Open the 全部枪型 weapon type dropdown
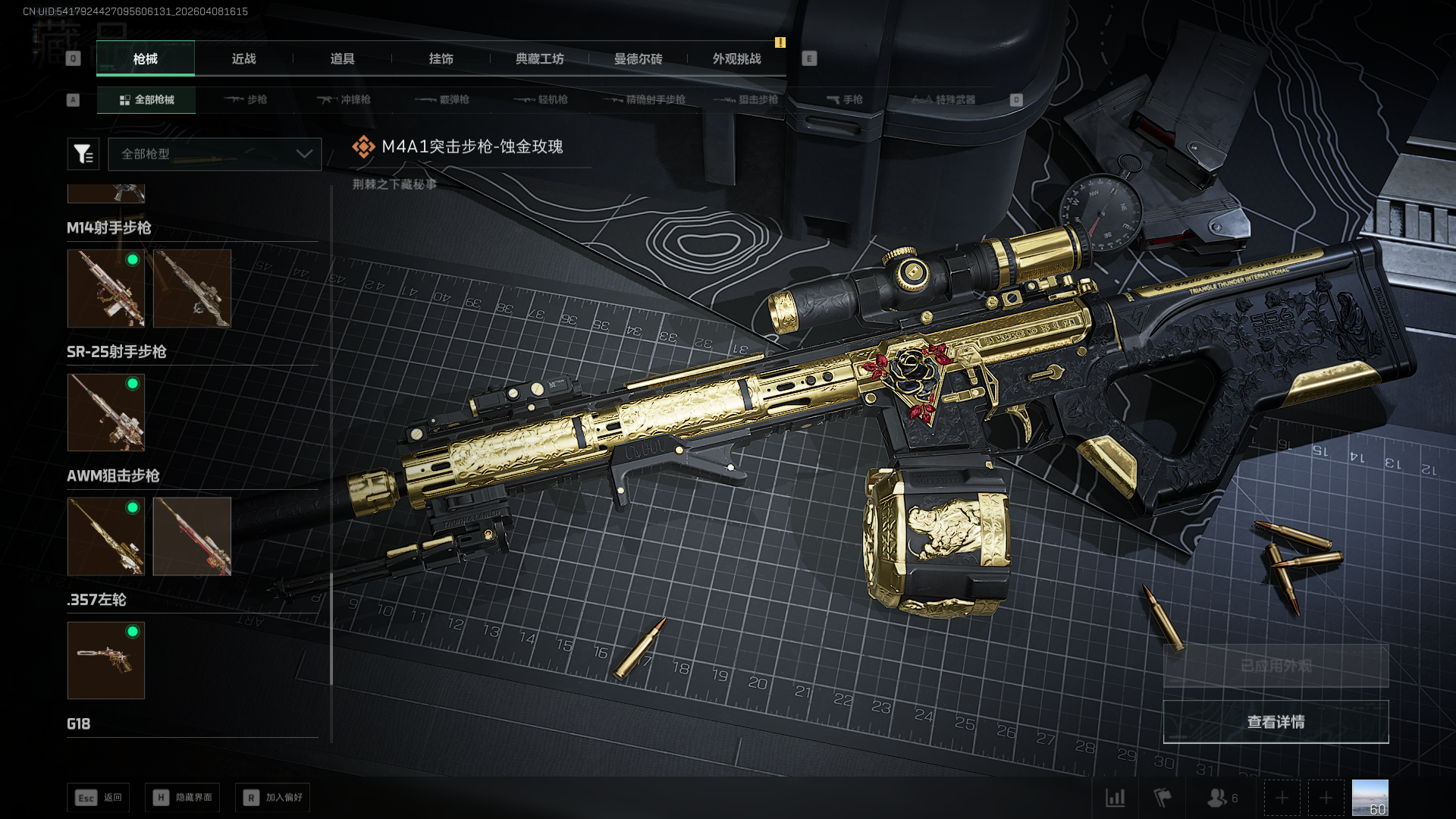Image resolution: width=1456 pixels, height=819 pixels. [215, 154]
